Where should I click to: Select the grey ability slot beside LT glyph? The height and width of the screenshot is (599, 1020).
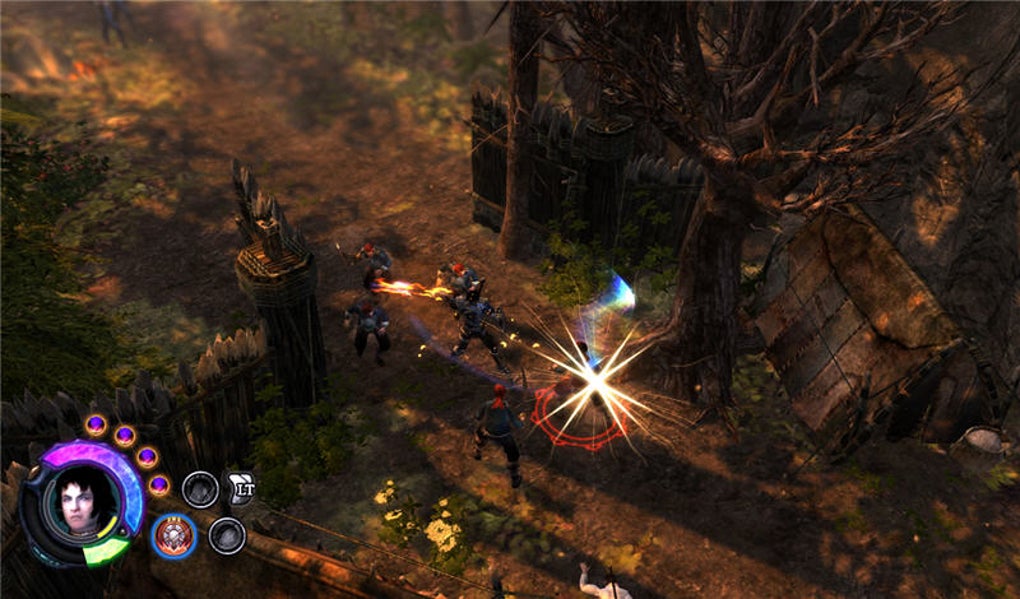200,489
